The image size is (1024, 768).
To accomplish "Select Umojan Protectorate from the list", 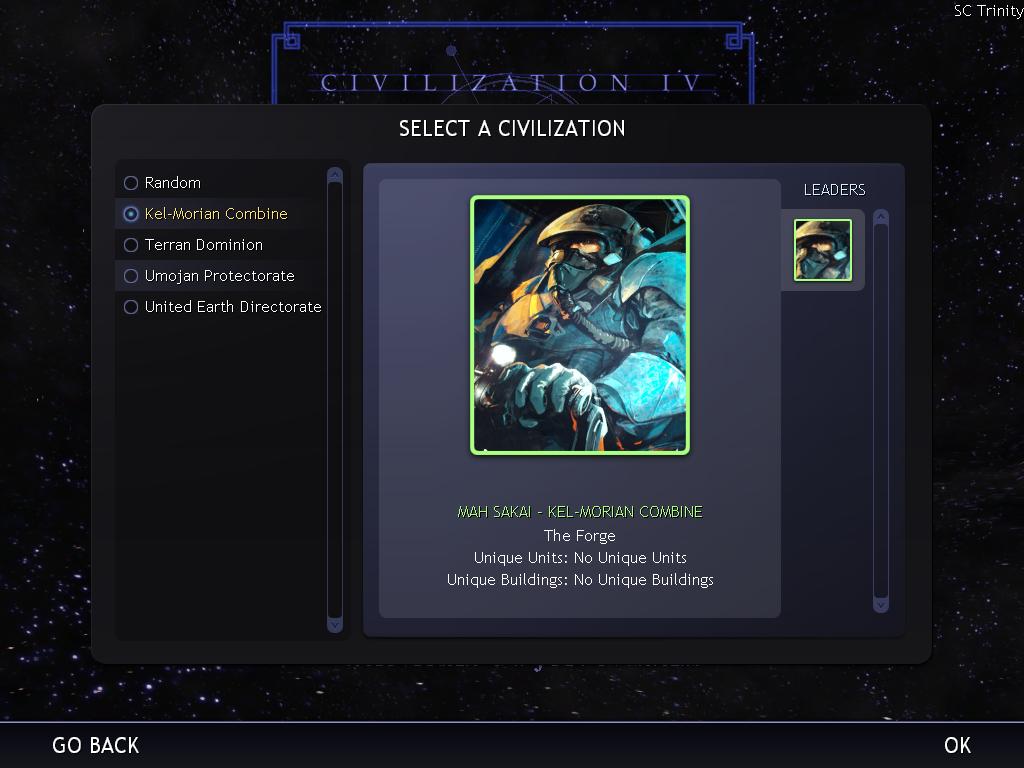I will [219, 276].
